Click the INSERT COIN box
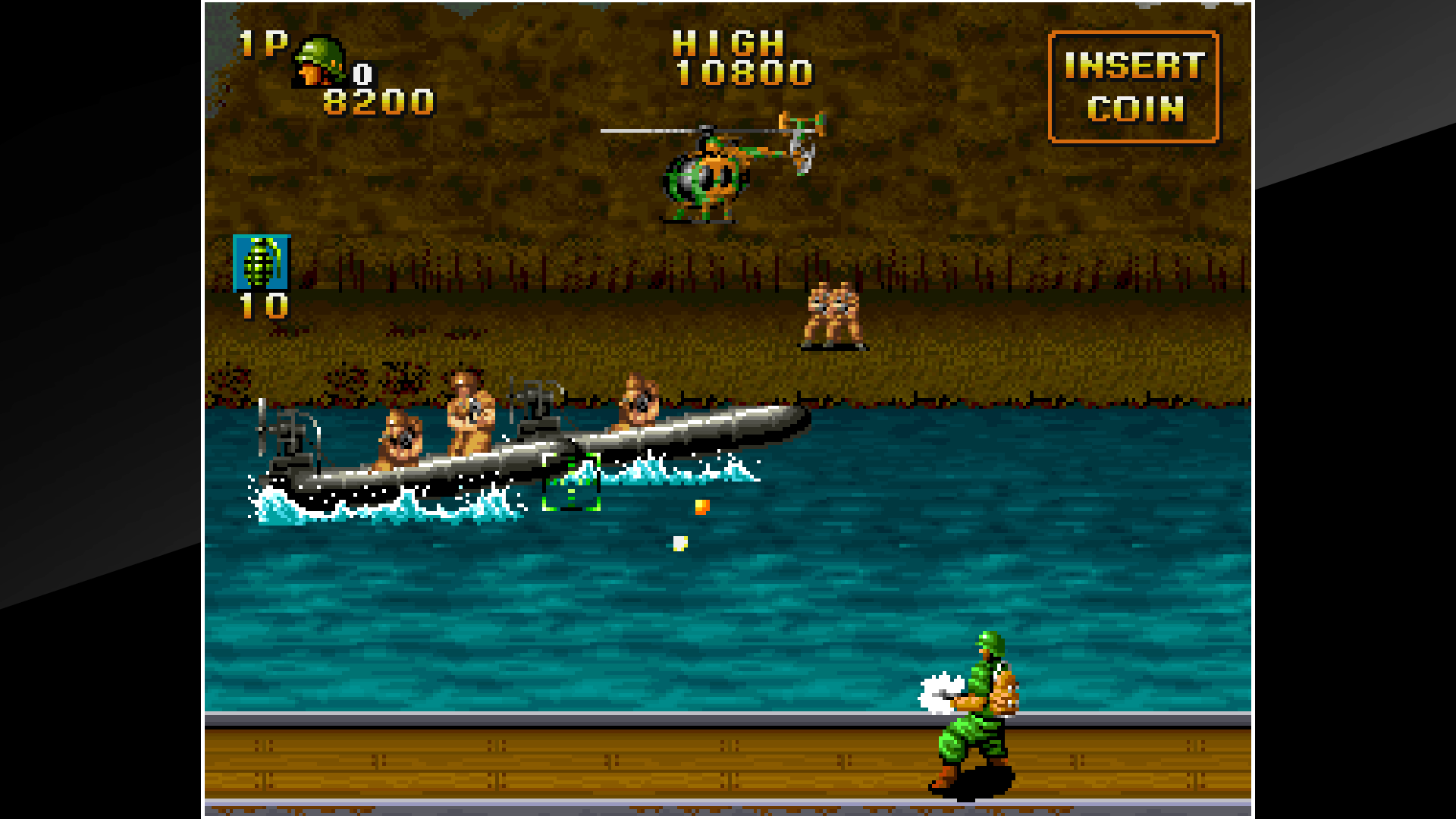Image resolution: width=1456 pixels, height=819 pixels. click(x=1133, y=86)
